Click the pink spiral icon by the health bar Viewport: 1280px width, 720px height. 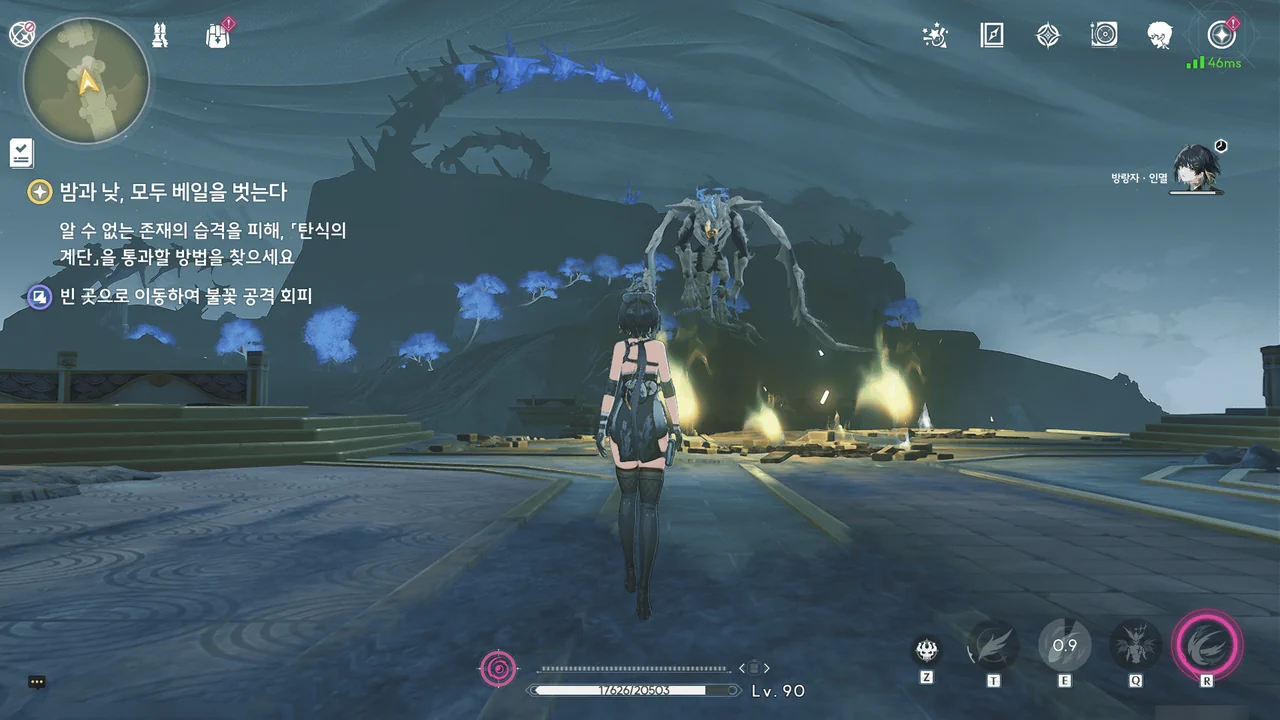click(499, 667)
